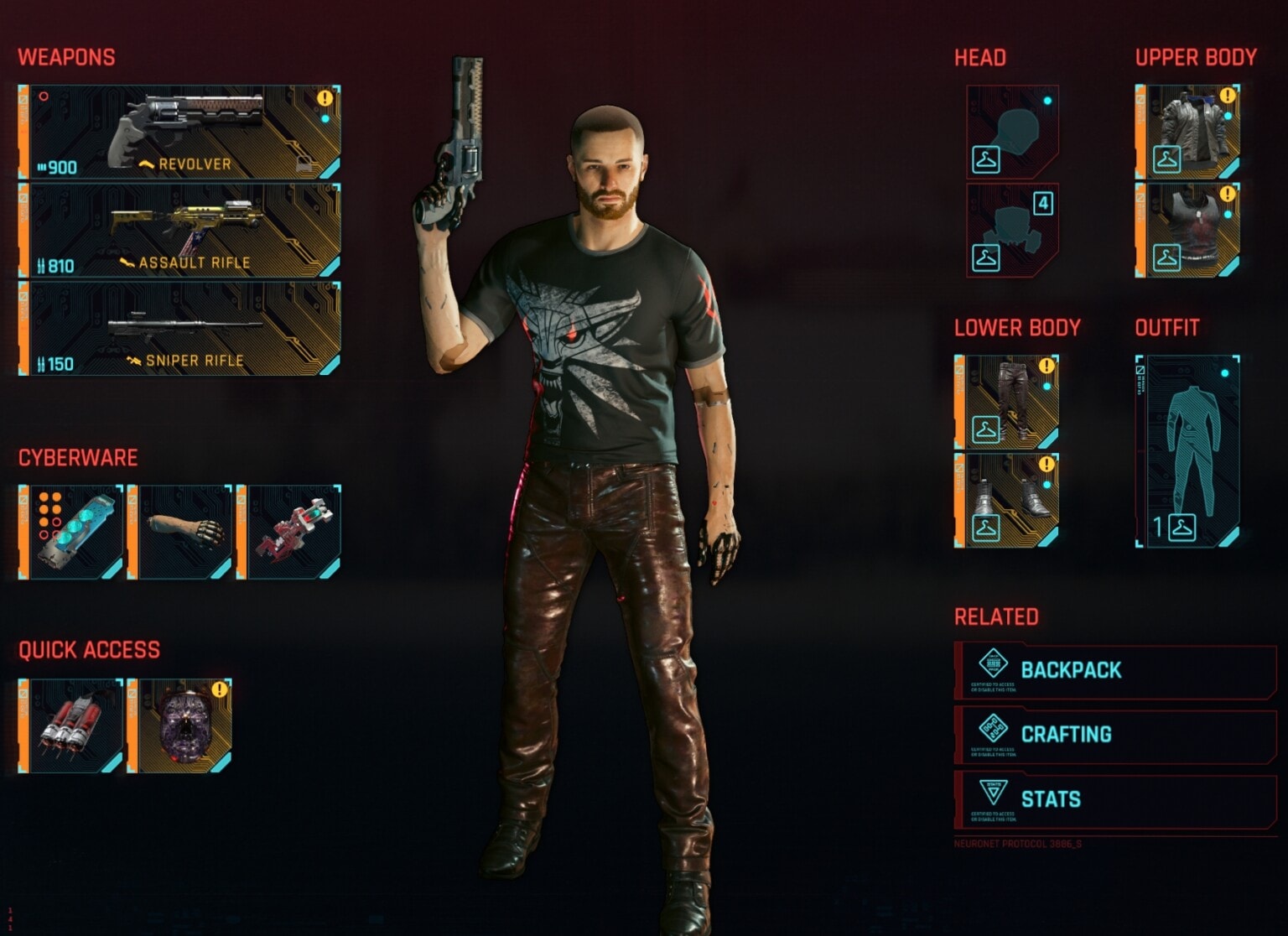Toggle the wardrobe hanger on the head slot
1288x936 pixels.
coord(988,160)
